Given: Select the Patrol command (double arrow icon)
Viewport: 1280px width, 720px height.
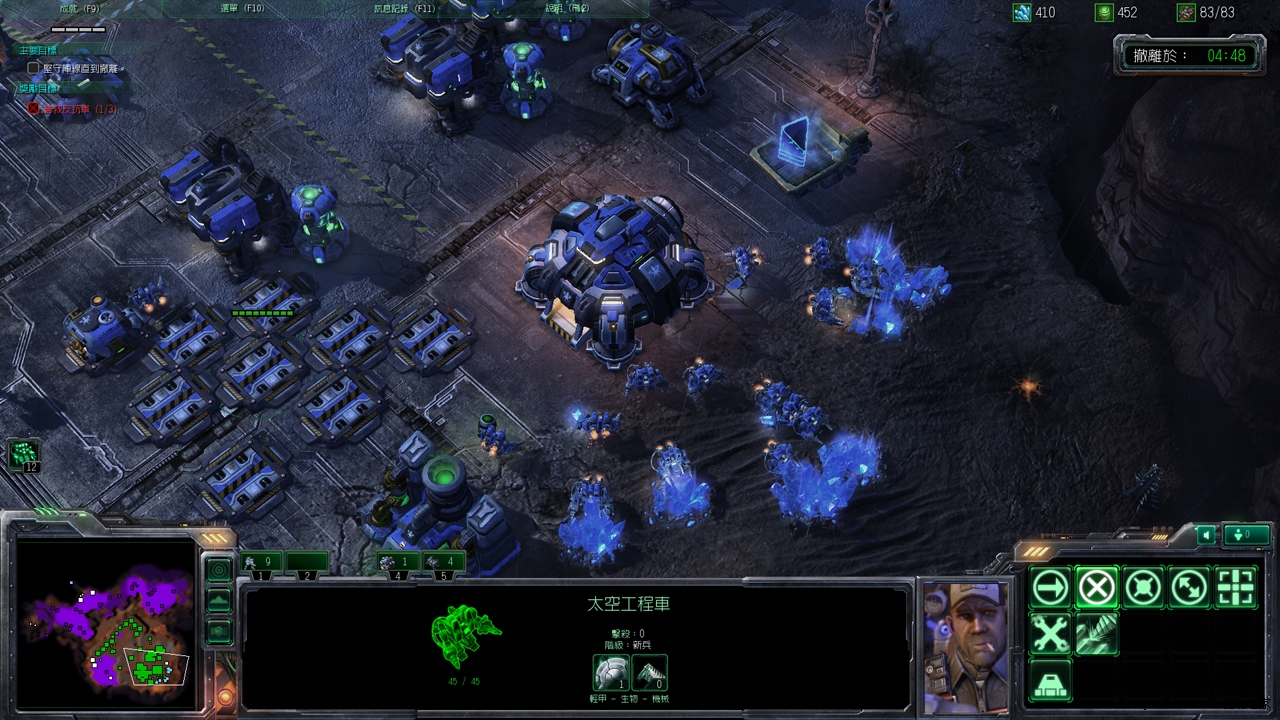Looking at the screenshot, I should coord(1190,588).
